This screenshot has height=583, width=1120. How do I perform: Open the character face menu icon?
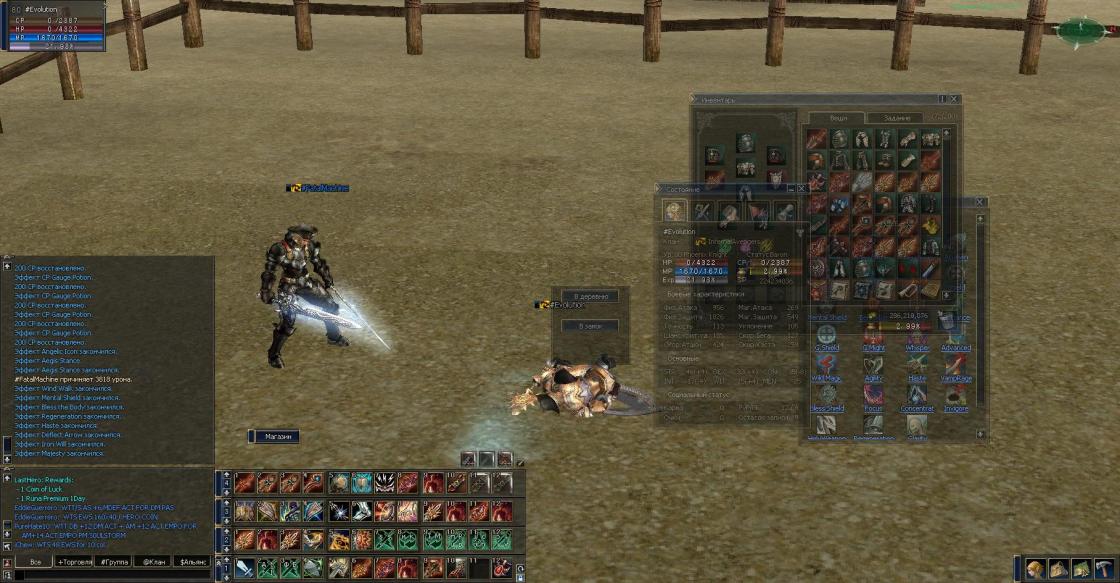click(1035, 569)
